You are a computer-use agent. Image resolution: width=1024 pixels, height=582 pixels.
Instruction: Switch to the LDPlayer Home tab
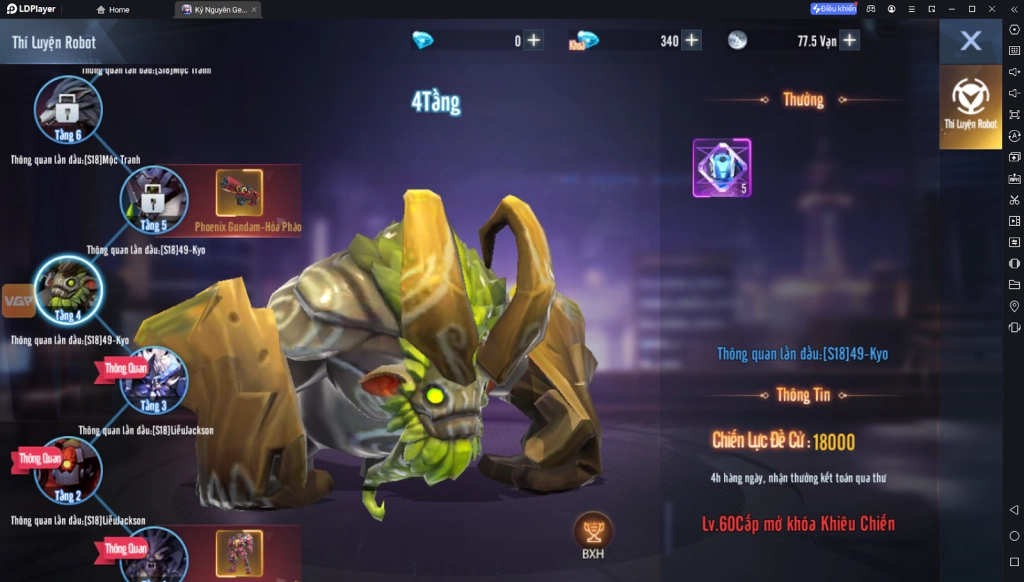(x=113, y=10)
